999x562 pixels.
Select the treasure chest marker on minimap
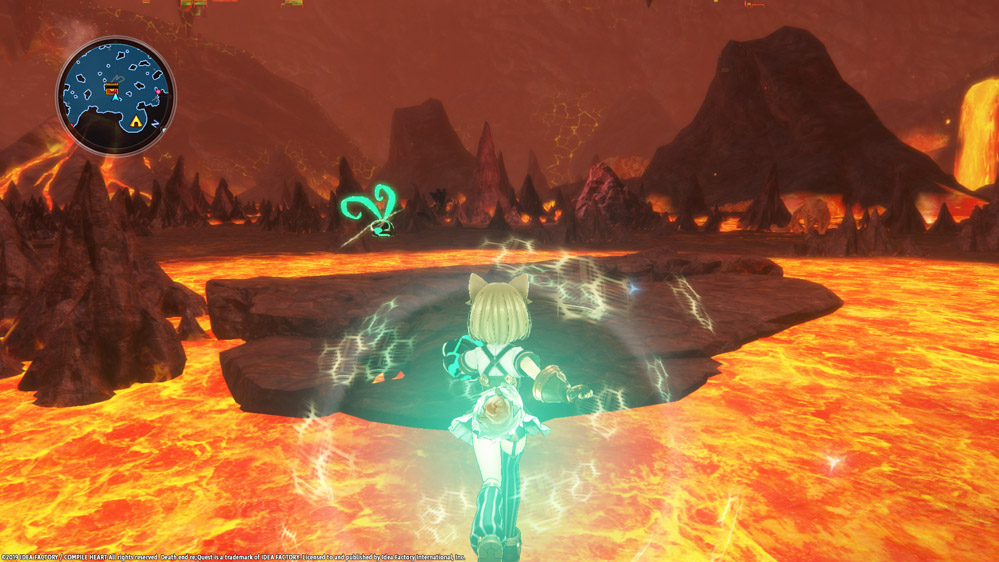pyautogui.click(x=111, y=89)
